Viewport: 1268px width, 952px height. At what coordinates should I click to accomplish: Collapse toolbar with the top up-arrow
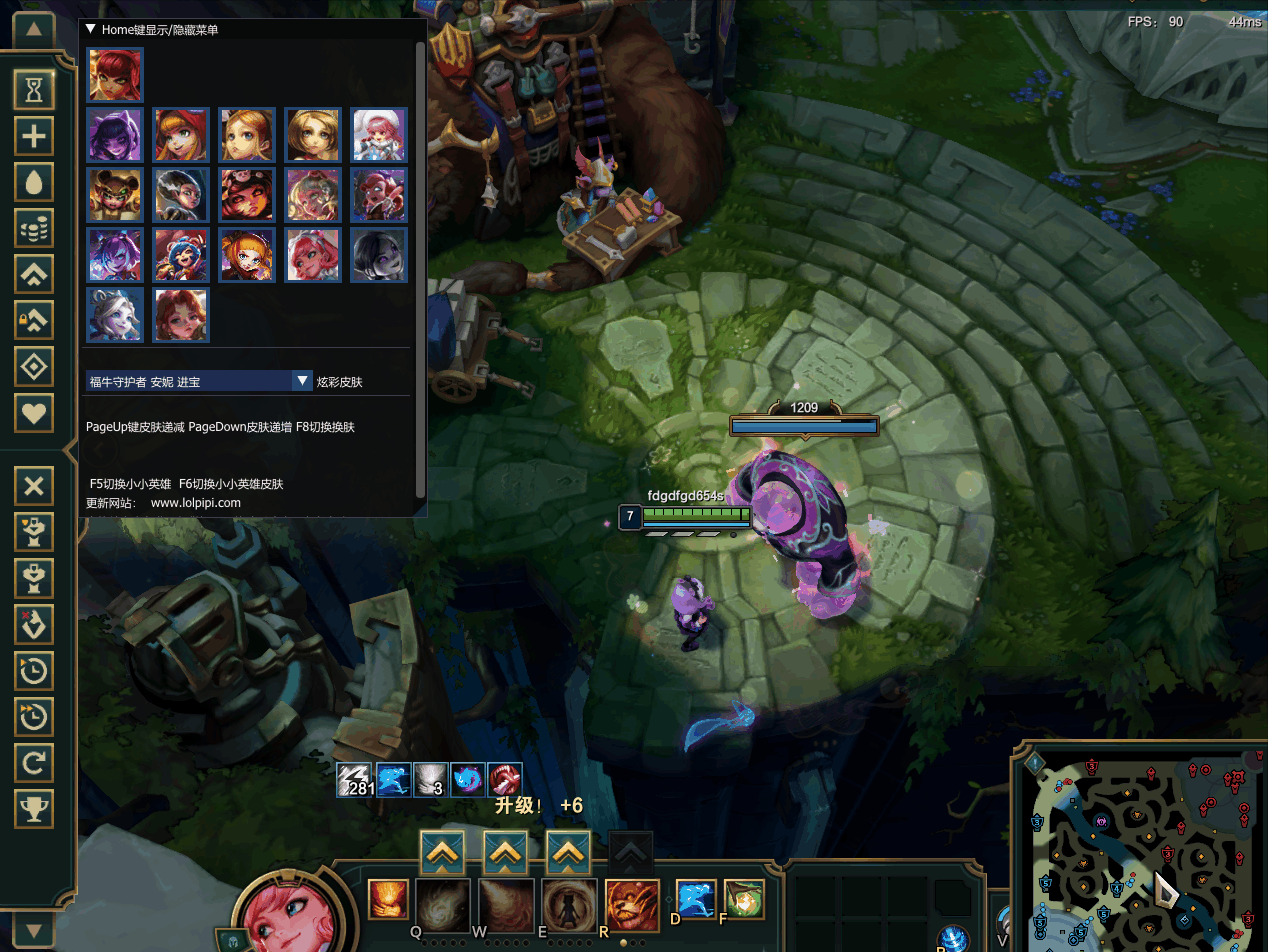tap(34, 29)
